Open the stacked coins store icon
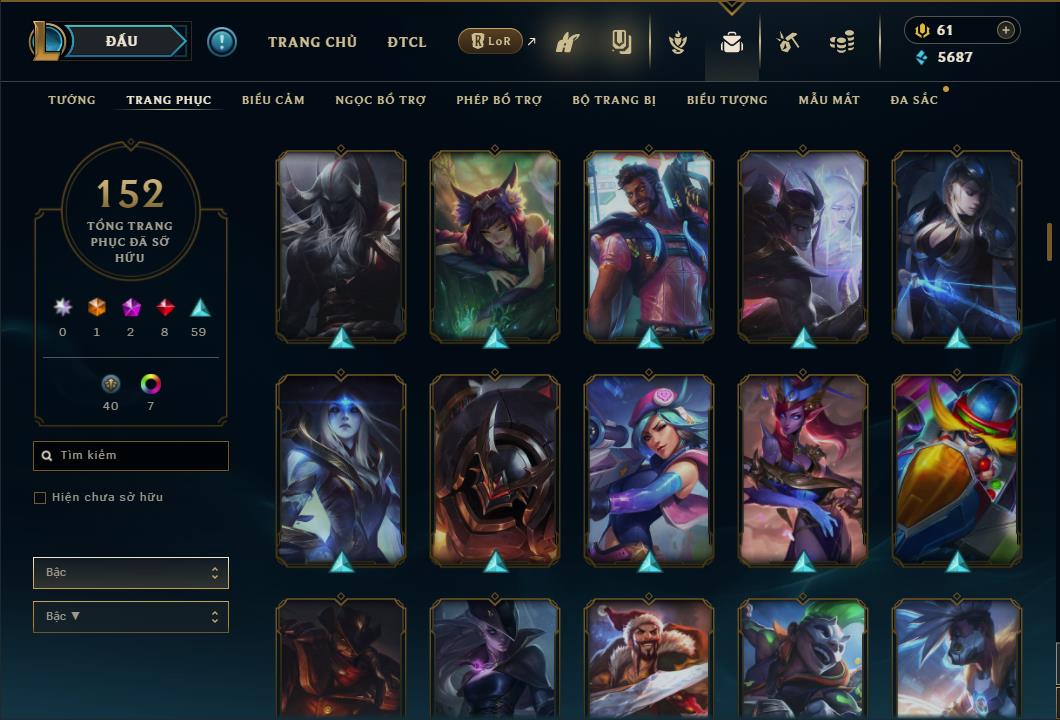The height and width of the screenshot is (720, 1060). pos(842,42)
